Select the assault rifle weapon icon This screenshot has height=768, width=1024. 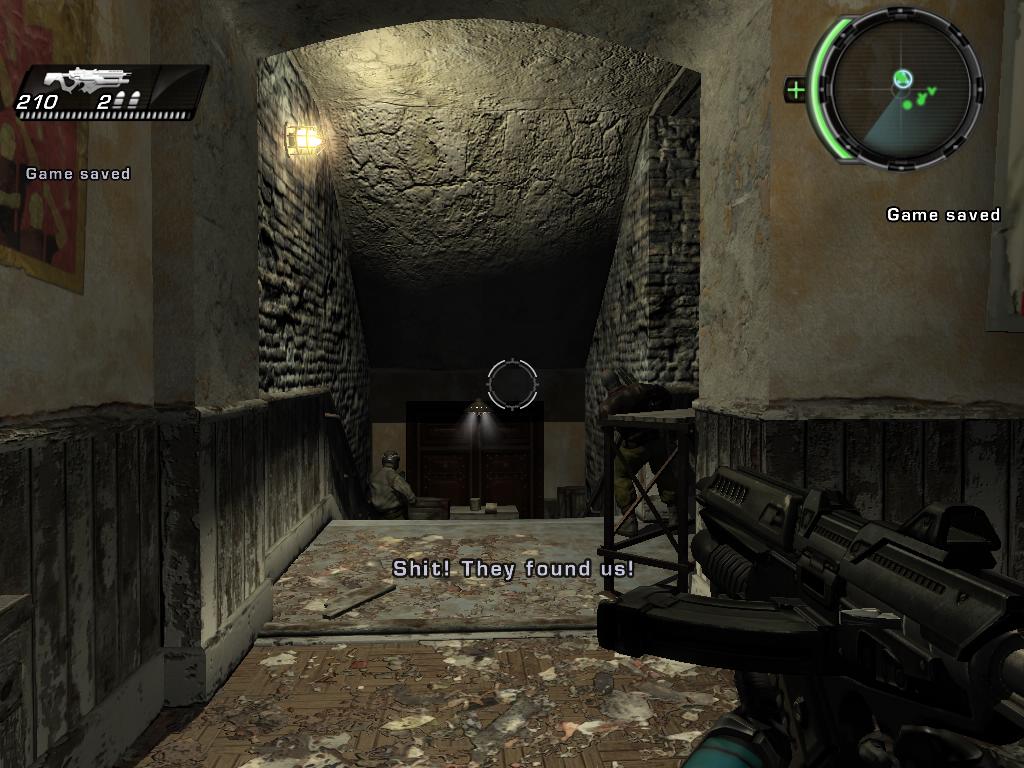click(95, 80)
